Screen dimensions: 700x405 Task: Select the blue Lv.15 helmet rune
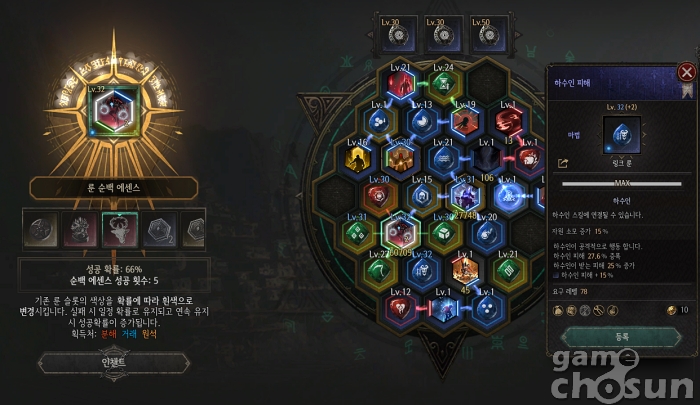pos(422,196)
